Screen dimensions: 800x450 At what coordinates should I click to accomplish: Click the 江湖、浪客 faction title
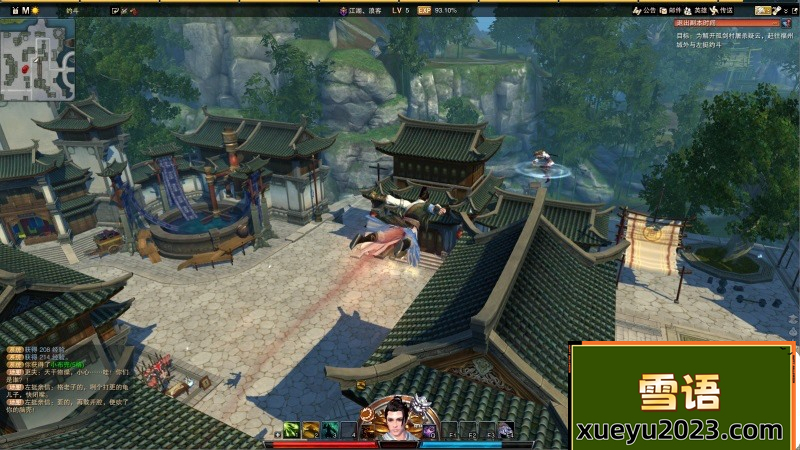361,10
